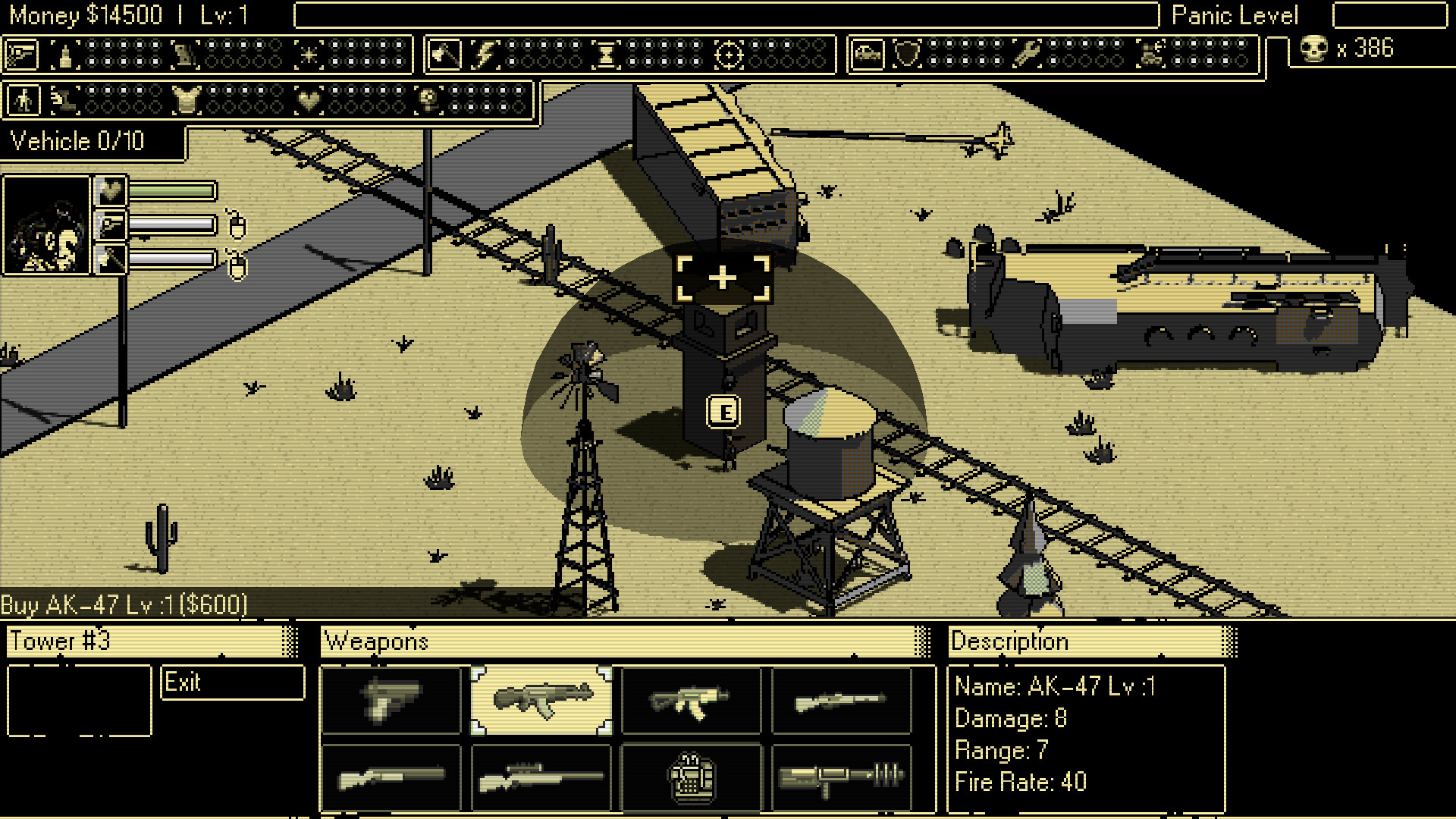Click the Tower #3 panel handle

coord(290,642)
